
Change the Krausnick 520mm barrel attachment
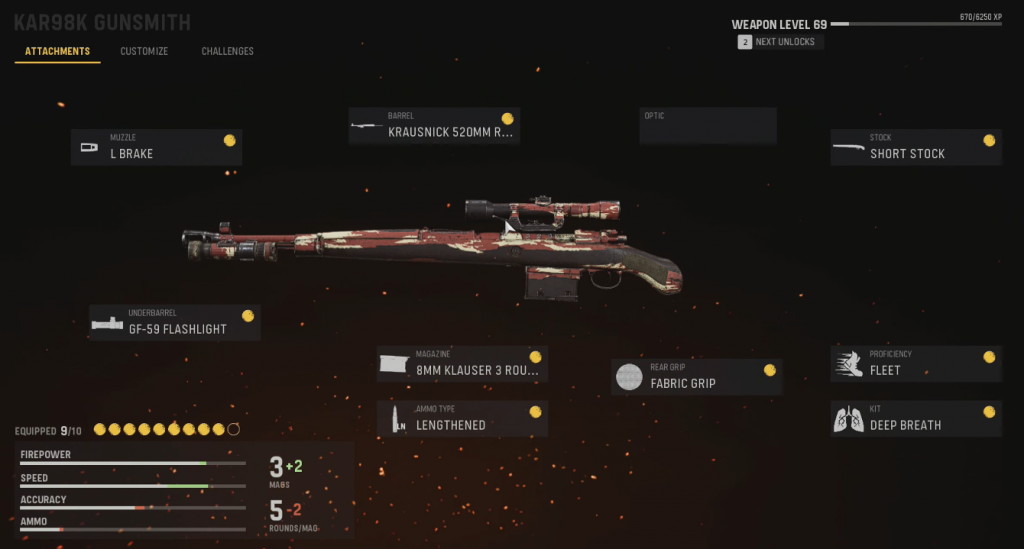(x=434, y=126)
